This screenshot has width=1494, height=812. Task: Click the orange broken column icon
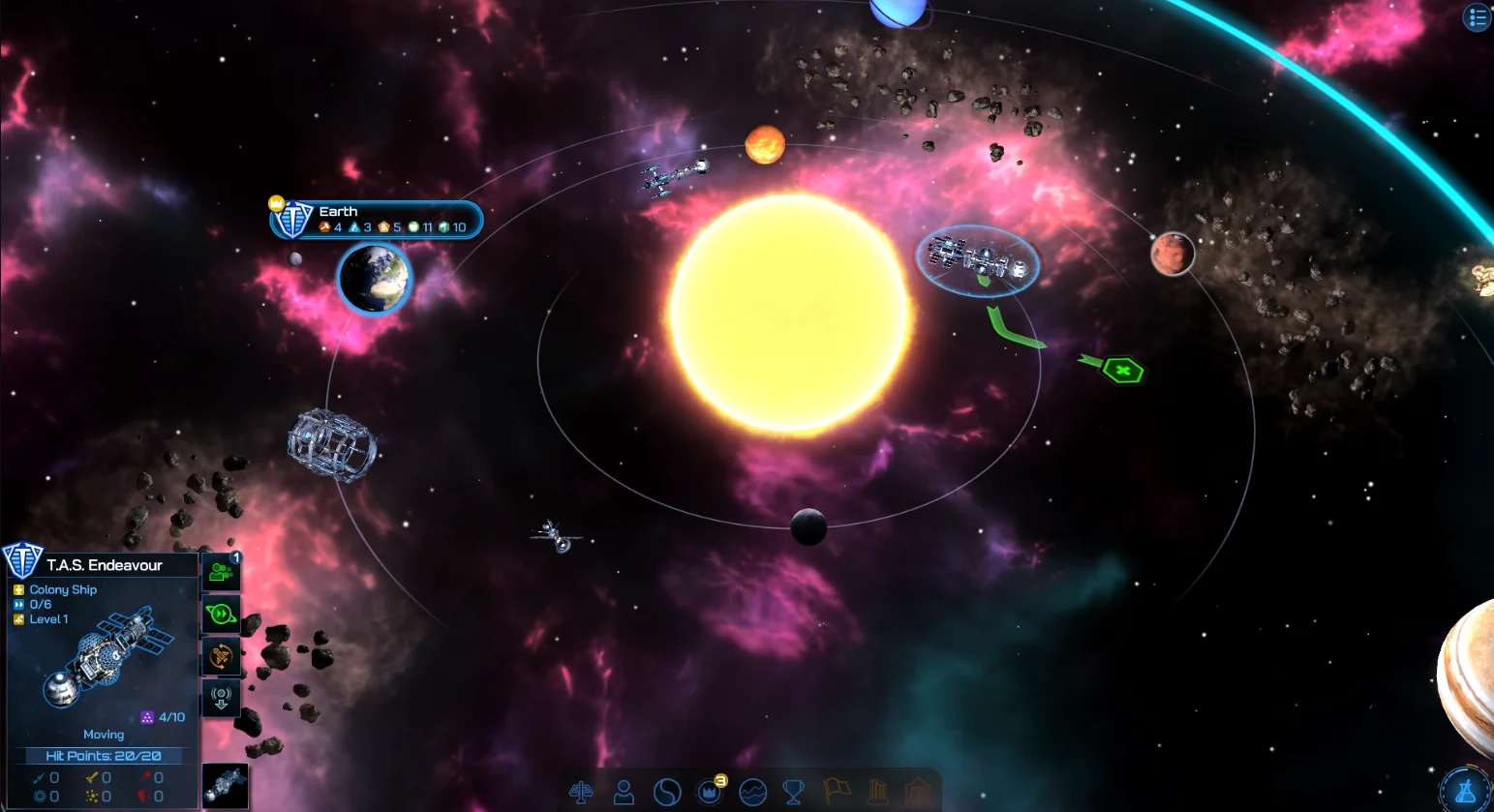coord(878,792)
